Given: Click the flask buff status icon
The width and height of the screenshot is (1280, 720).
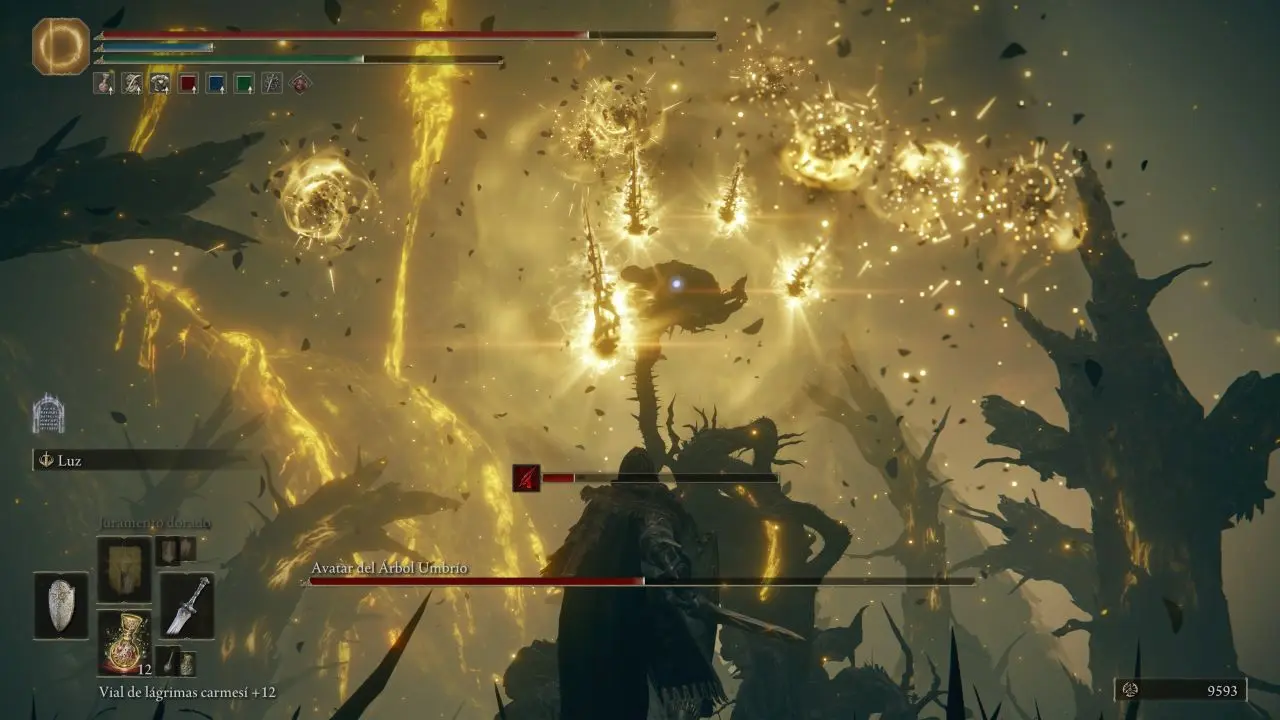Looking at the screenshot, I should pos(104,83).
